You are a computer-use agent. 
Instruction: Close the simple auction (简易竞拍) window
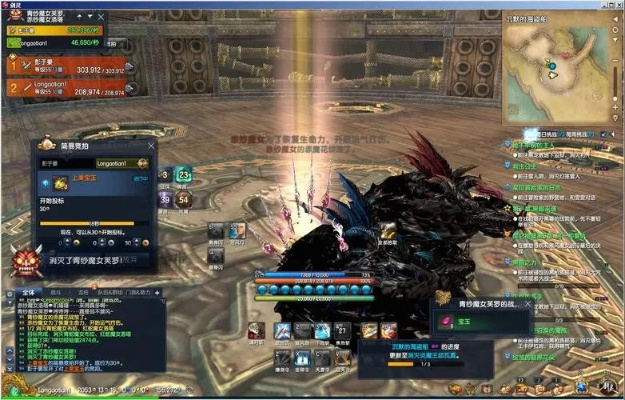point(151,146)
